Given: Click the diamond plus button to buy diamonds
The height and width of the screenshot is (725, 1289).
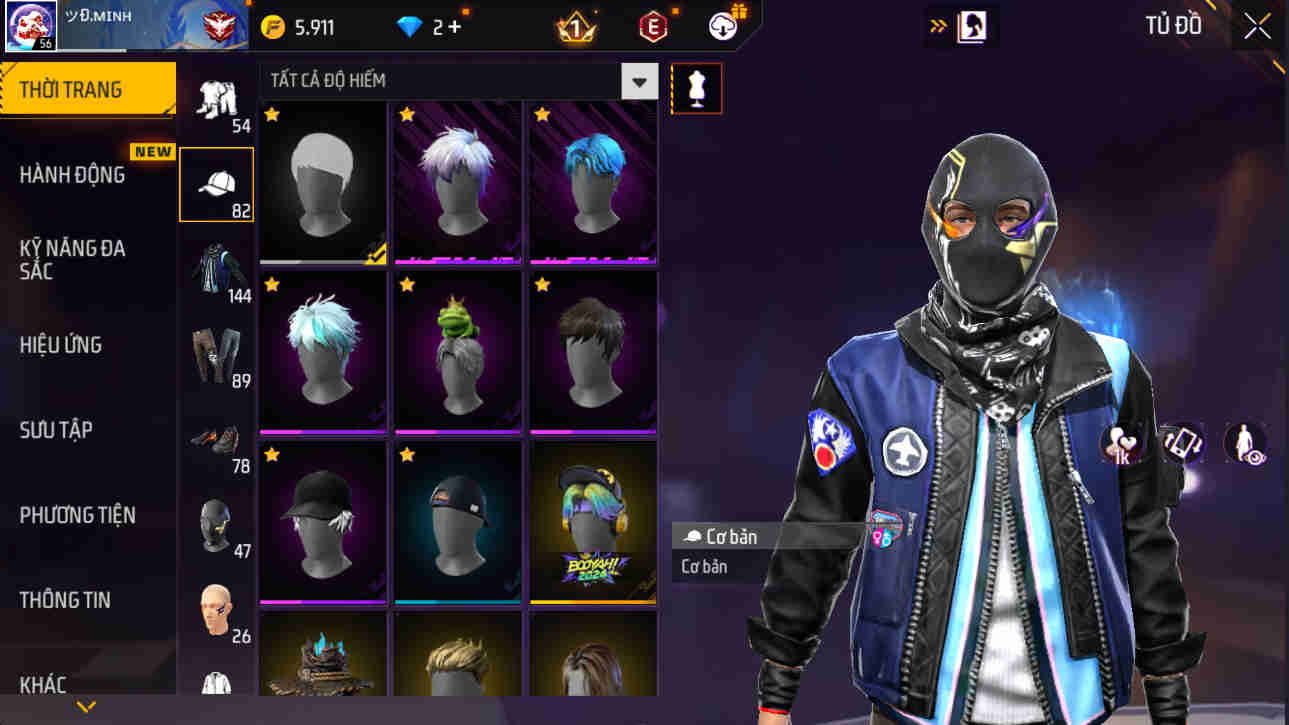Looking at the screenshot, I should pos(456,27).
